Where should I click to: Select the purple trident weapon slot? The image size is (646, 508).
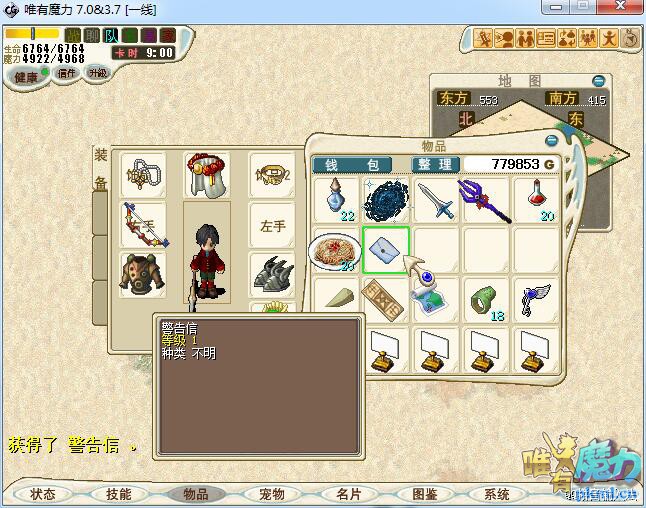coord(487,200)
